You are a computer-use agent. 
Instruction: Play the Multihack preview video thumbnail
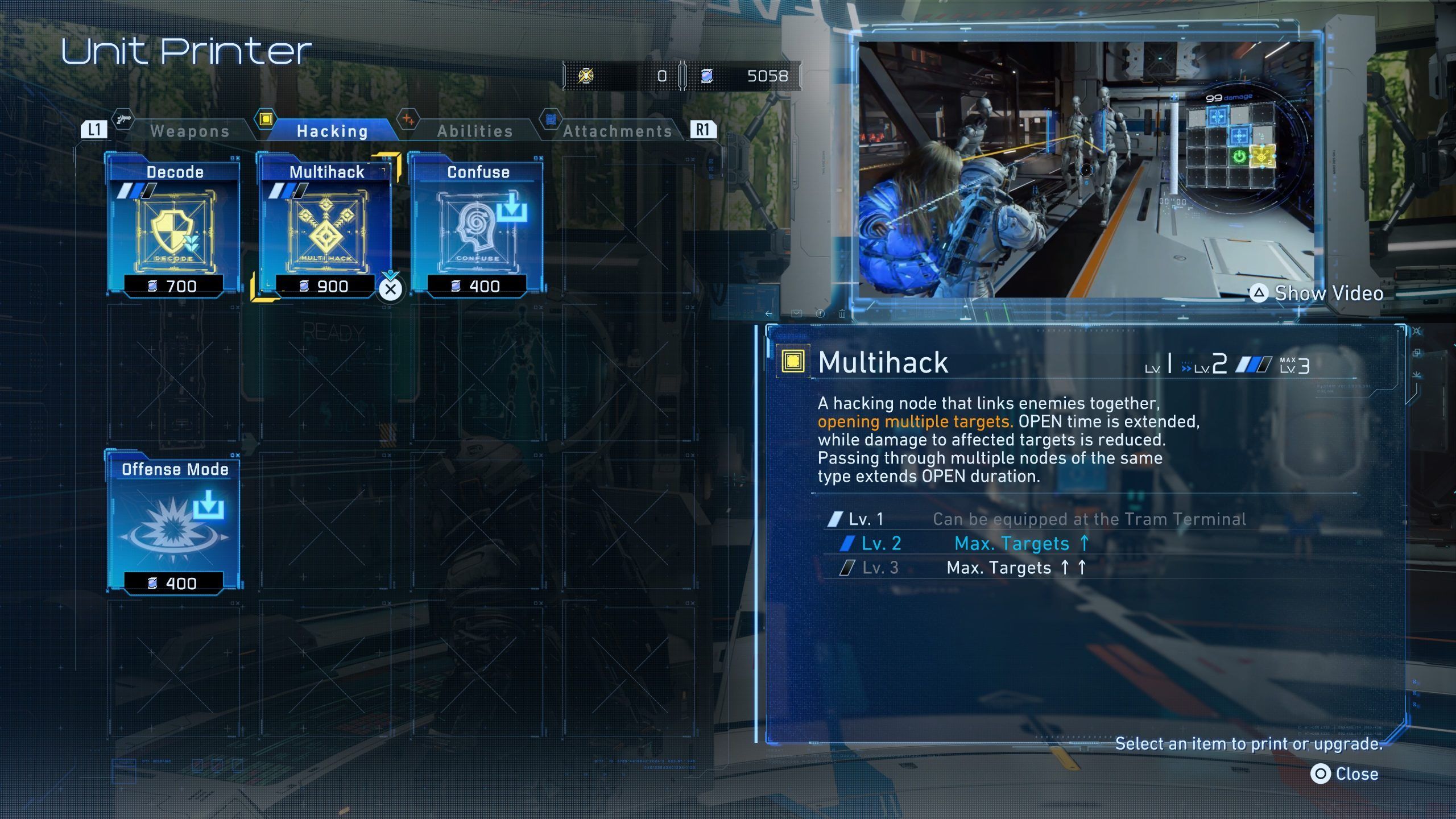tap(1086, 169)
